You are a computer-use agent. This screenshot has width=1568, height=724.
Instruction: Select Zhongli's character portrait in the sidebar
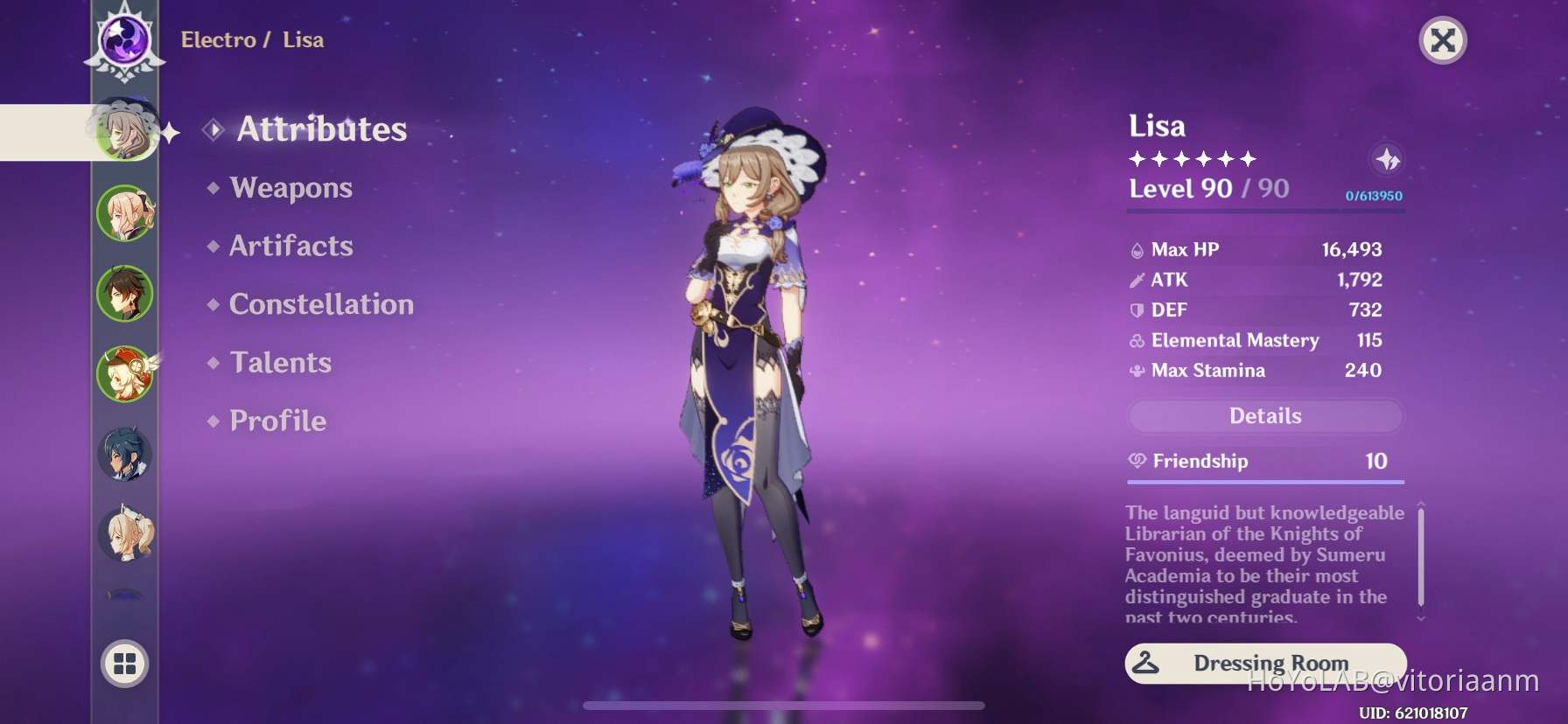(x=125, y=293)
